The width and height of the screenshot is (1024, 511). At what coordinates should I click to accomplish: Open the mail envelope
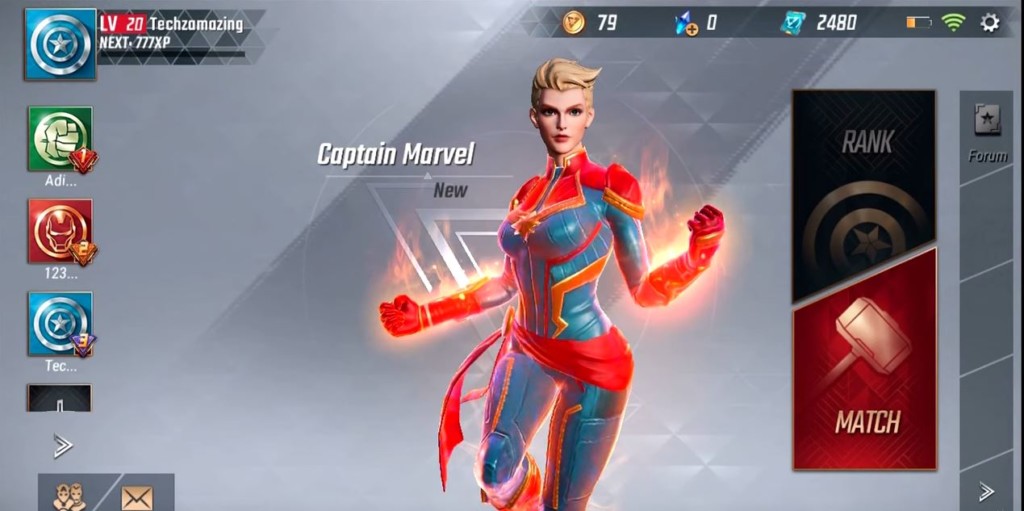coord(137,496)
